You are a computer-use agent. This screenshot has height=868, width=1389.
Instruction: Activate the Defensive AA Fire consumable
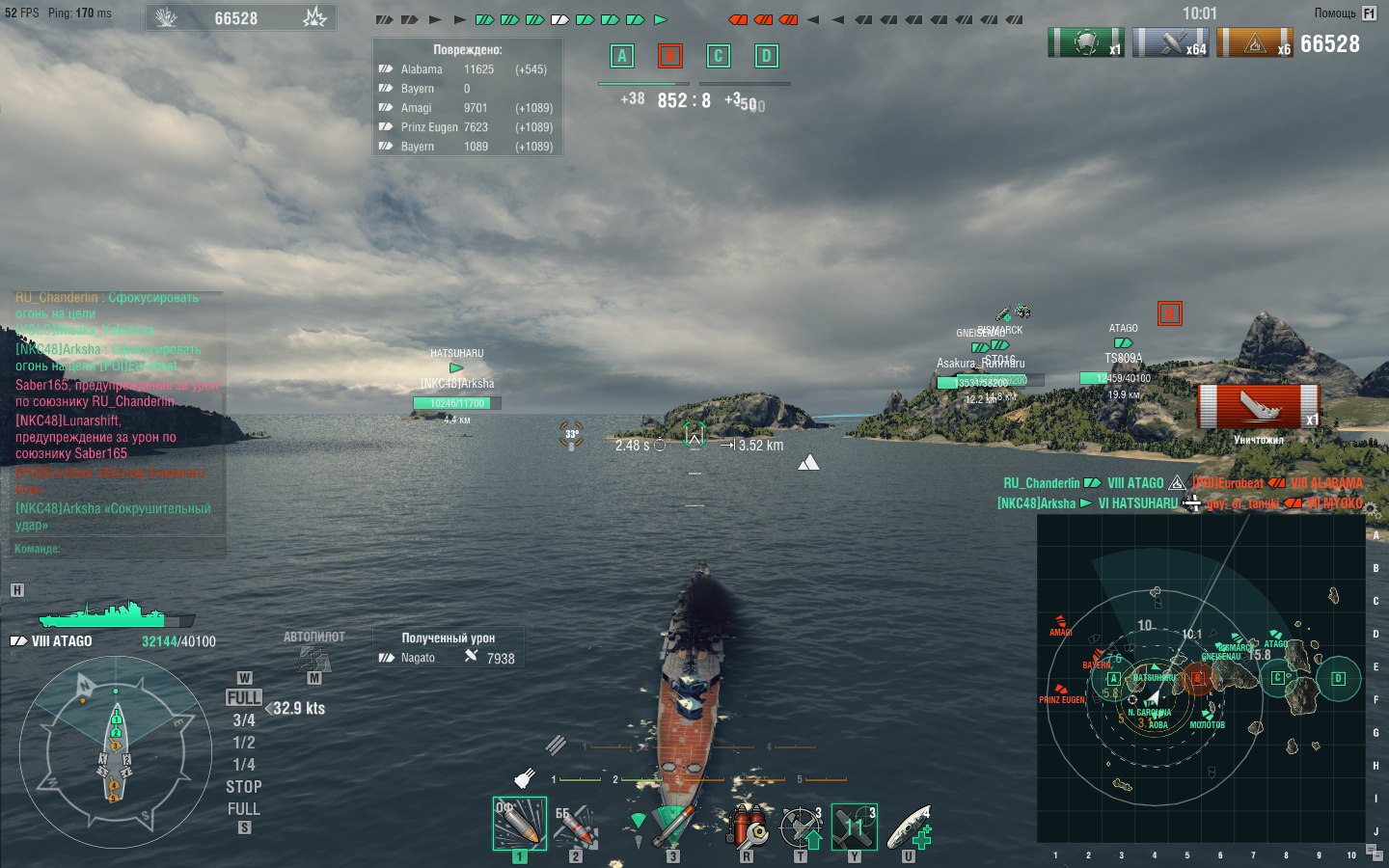(800, 822)
